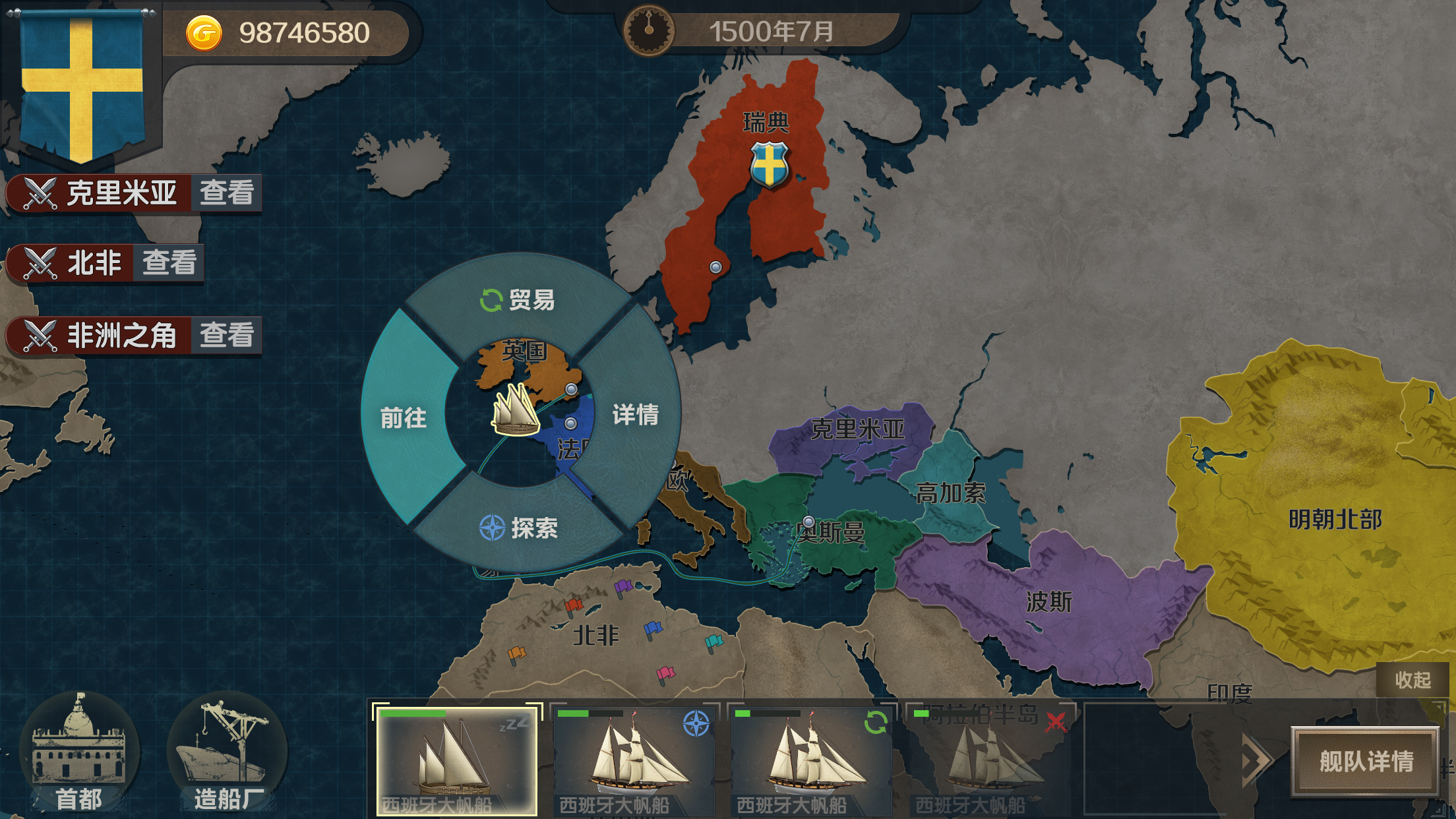Click the compass badge on the second galleon card
Screen dimensions: 1456x819
coord(696,723)
